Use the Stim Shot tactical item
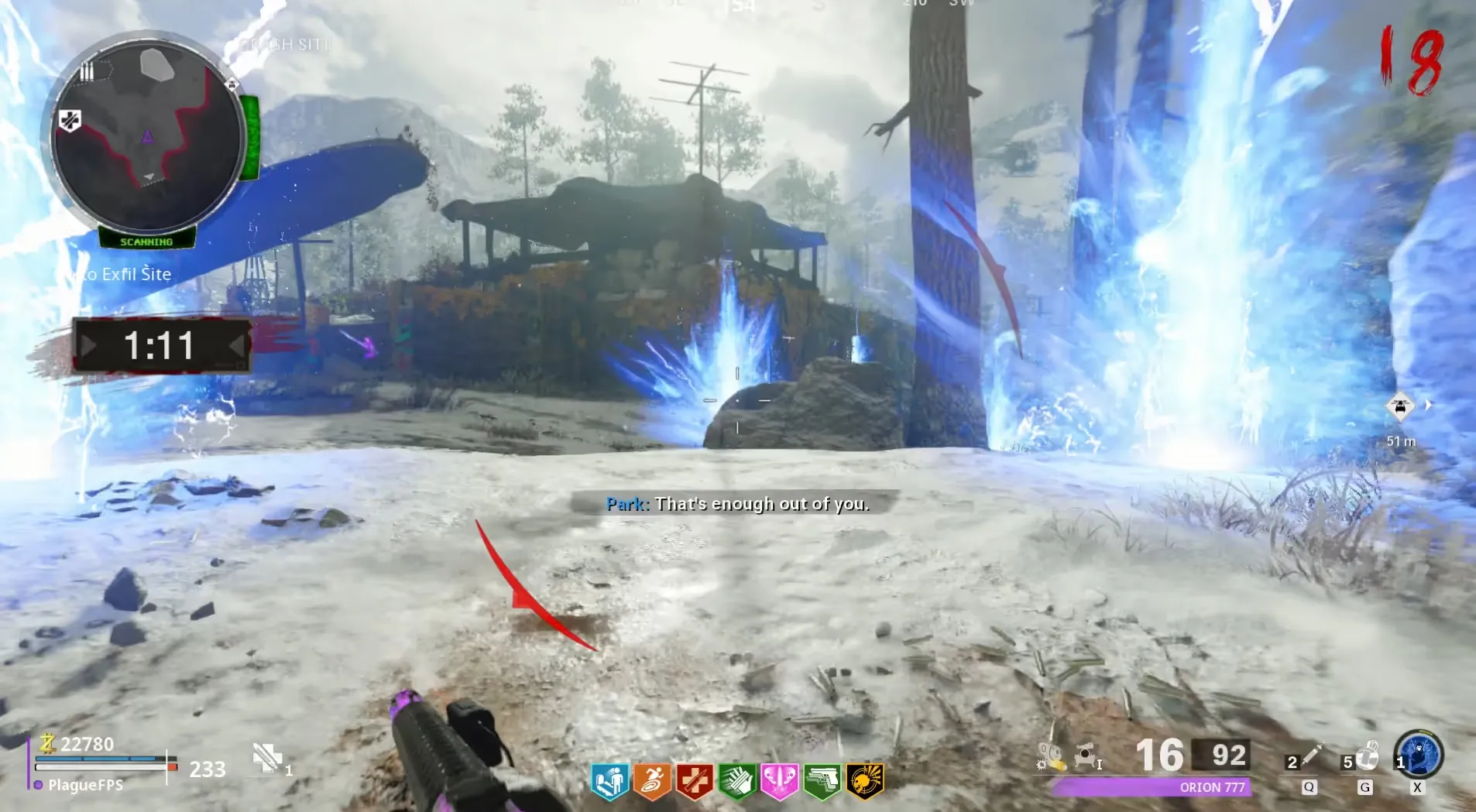Screen dimensions: 1476x812 (x=1310, y=759)
